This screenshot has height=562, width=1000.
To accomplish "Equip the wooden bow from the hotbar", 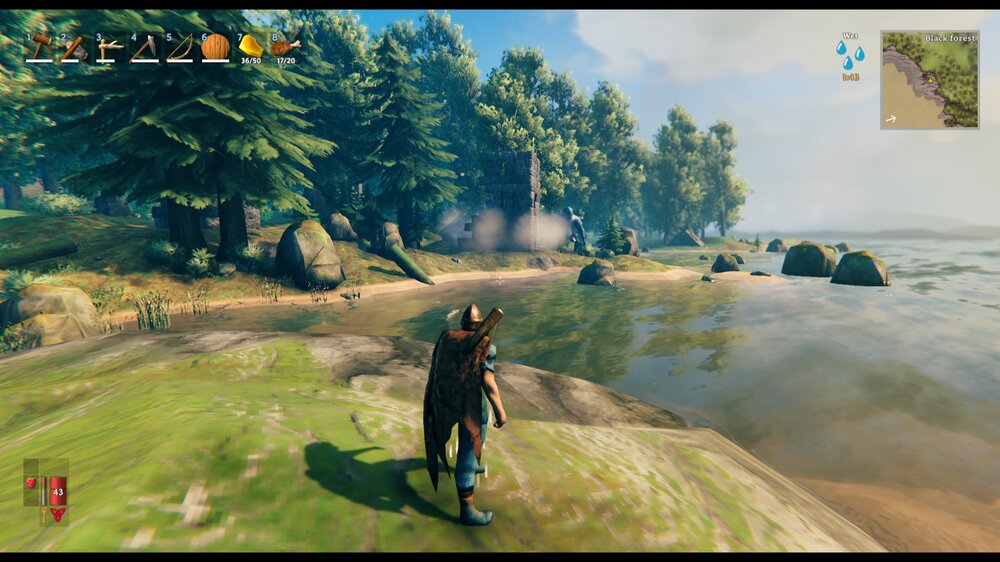I will coord(180,47).
